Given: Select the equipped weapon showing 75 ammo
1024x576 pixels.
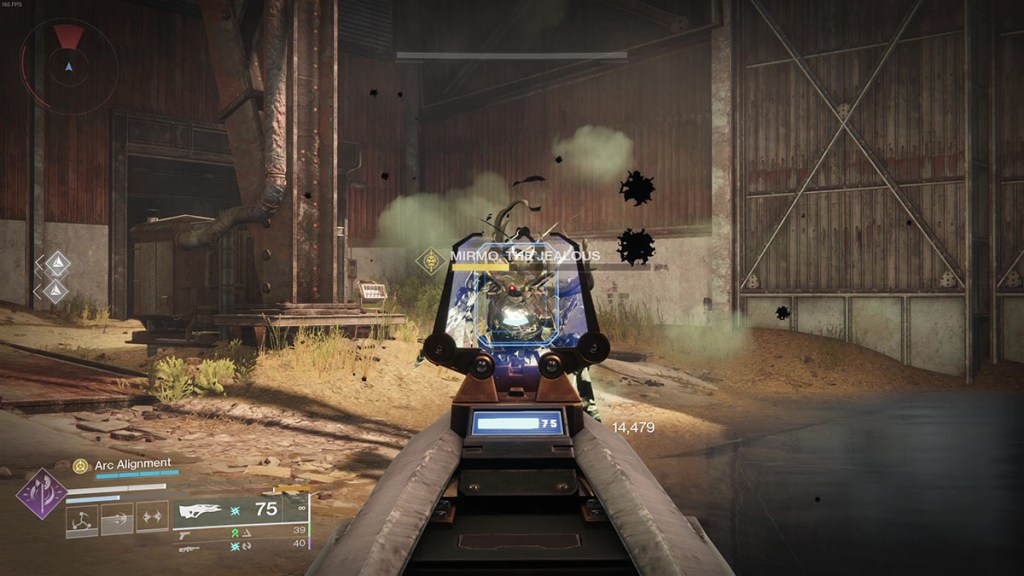Looking at the screenshot, I should 199,511.
